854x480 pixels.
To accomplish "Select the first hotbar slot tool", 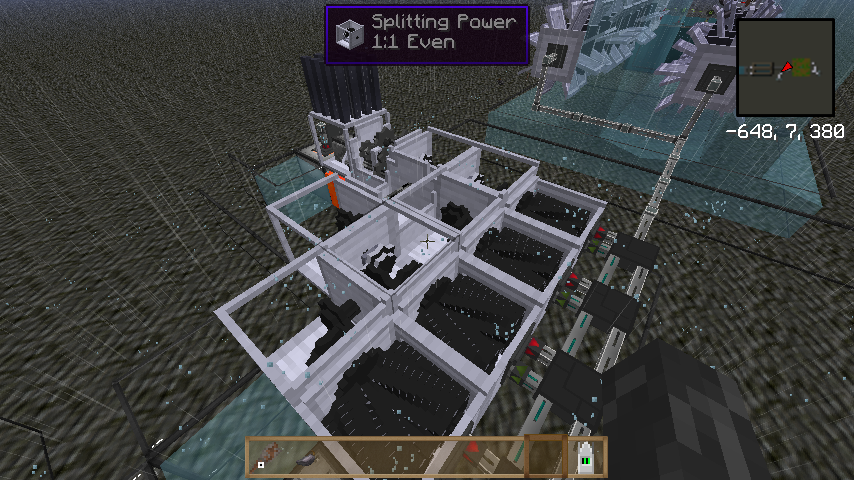I will tap(264, 459).
